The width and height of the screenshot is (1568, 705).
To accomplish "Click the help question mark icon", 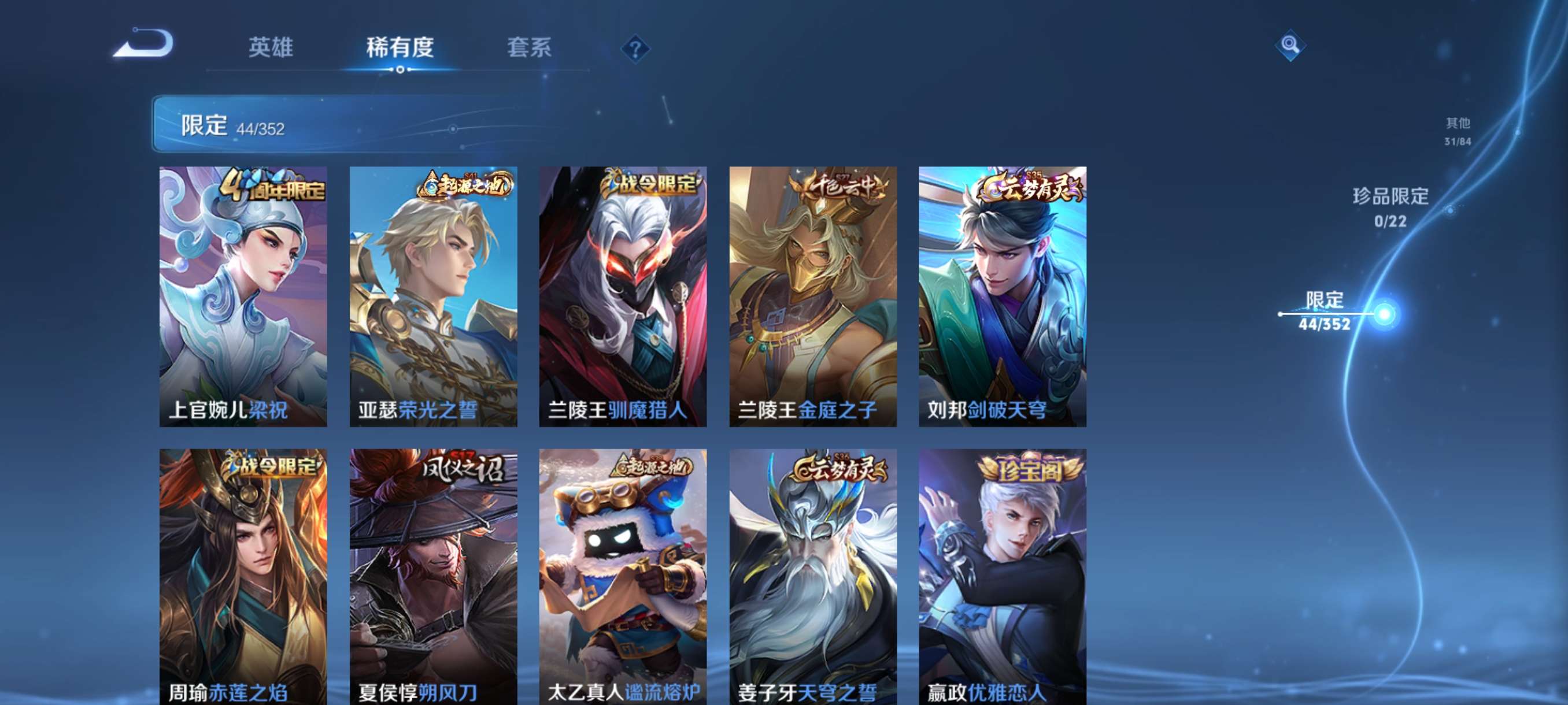I will pyautogui.click(x=635, y=49).
